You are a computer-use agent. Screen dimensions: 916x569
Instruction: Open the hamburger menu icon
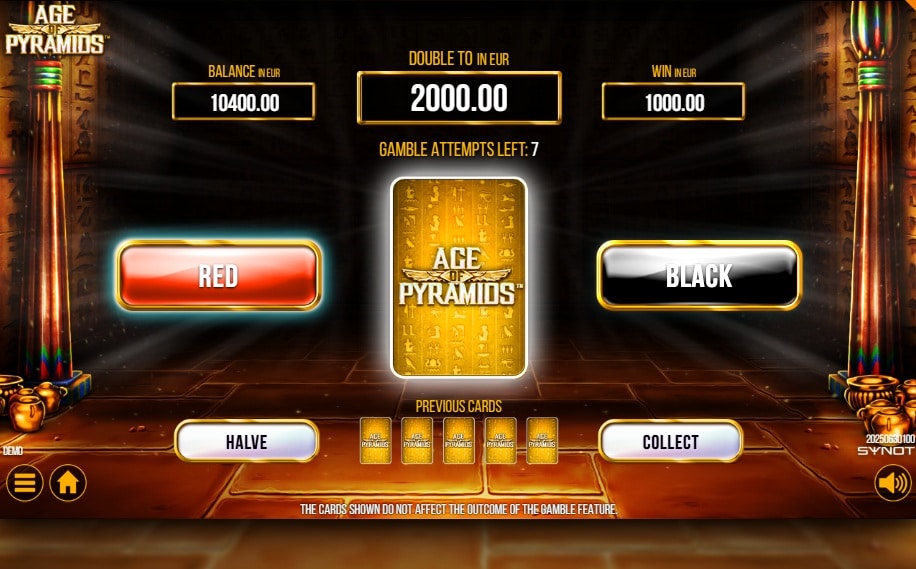pyautogui.click(x=25, y=483)
